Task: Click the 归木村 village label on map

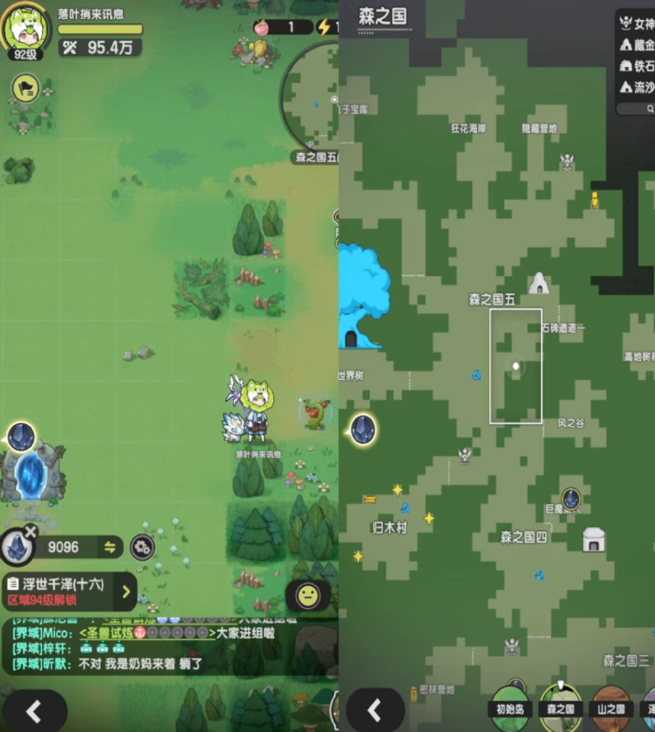Action: 389,526
